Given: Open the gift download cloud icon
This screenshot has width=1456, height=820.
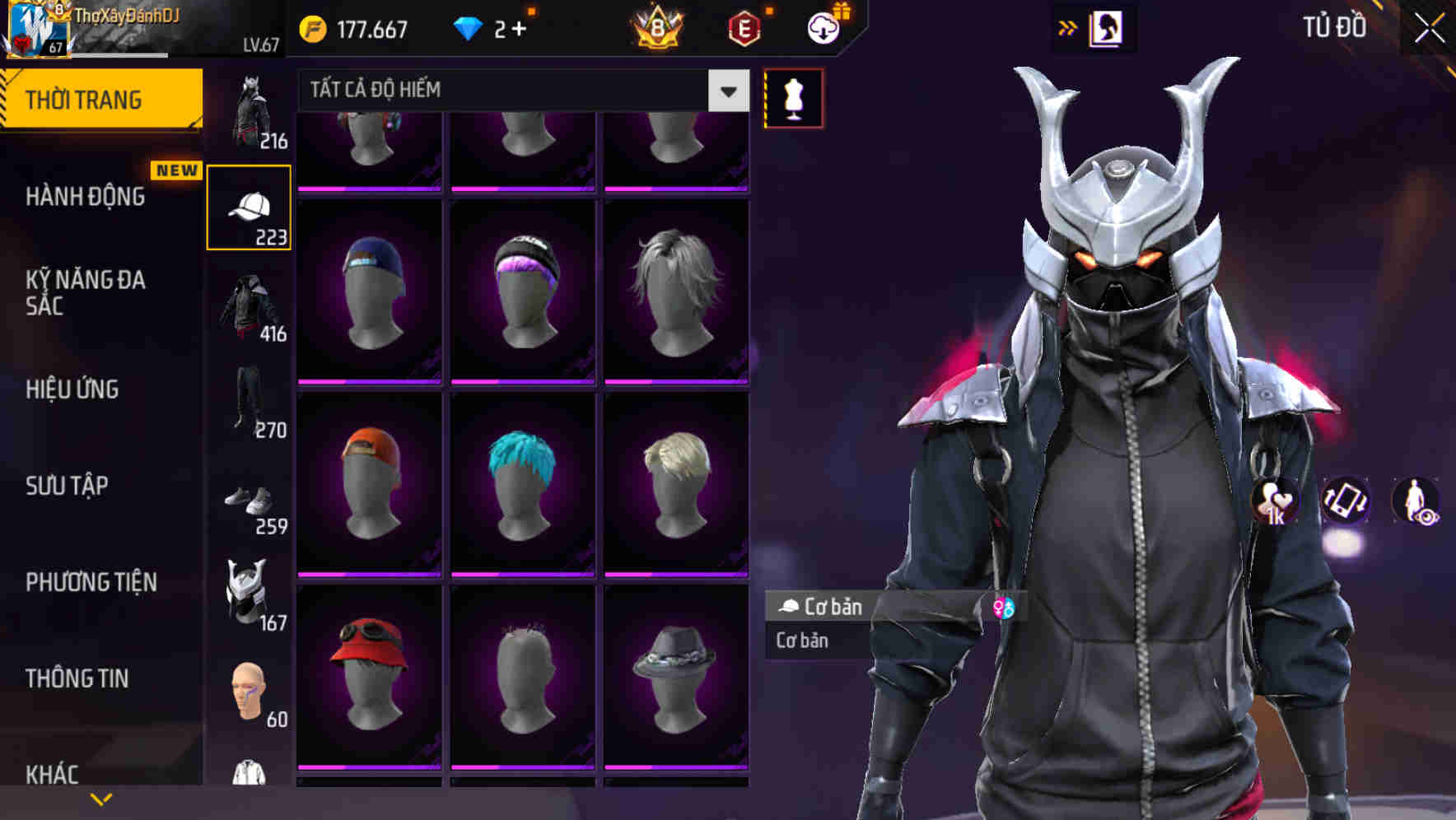Looking at the screenshot, I should click(823, 28).
